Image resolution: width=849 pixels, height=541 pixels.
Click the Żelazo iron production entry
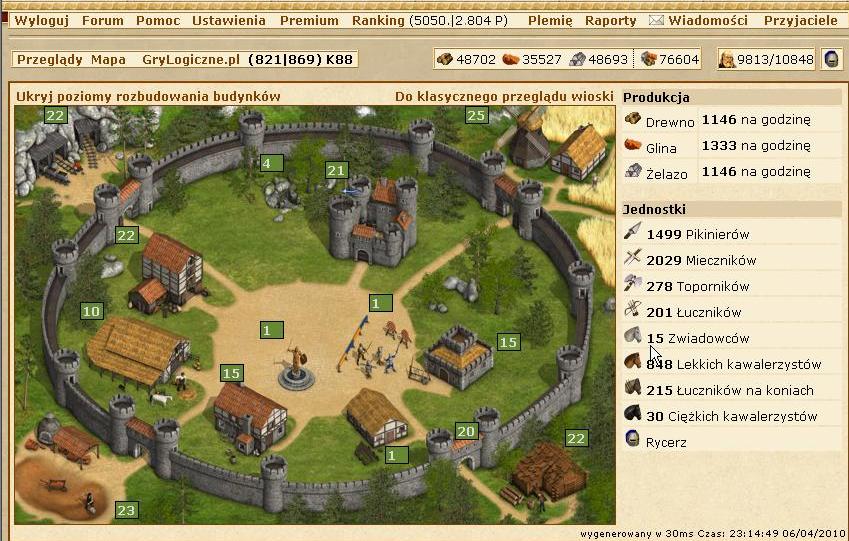coord(666,173)
